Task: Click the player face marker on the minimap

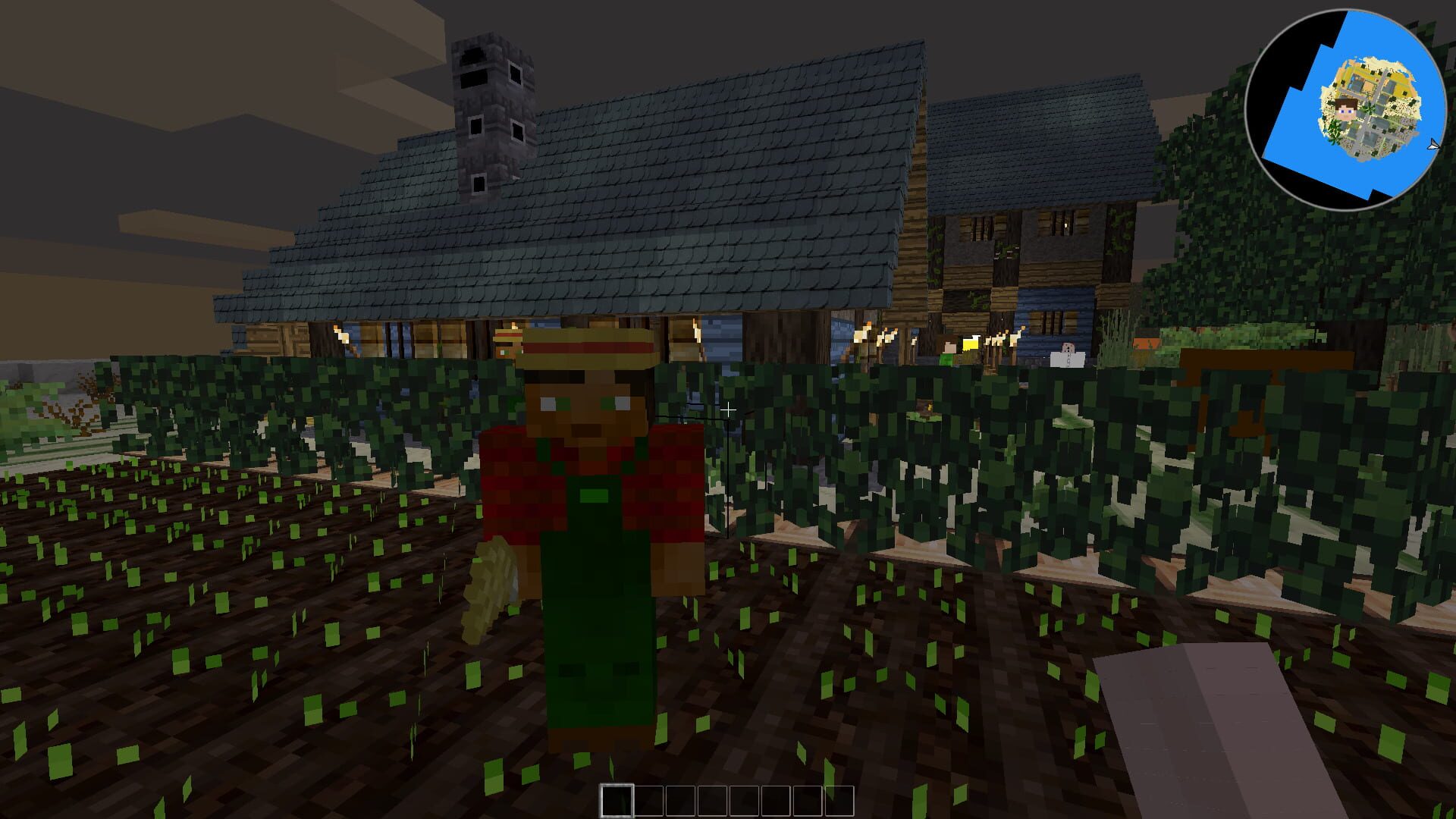Action: pyautogui.click(x=1345, y=108)
